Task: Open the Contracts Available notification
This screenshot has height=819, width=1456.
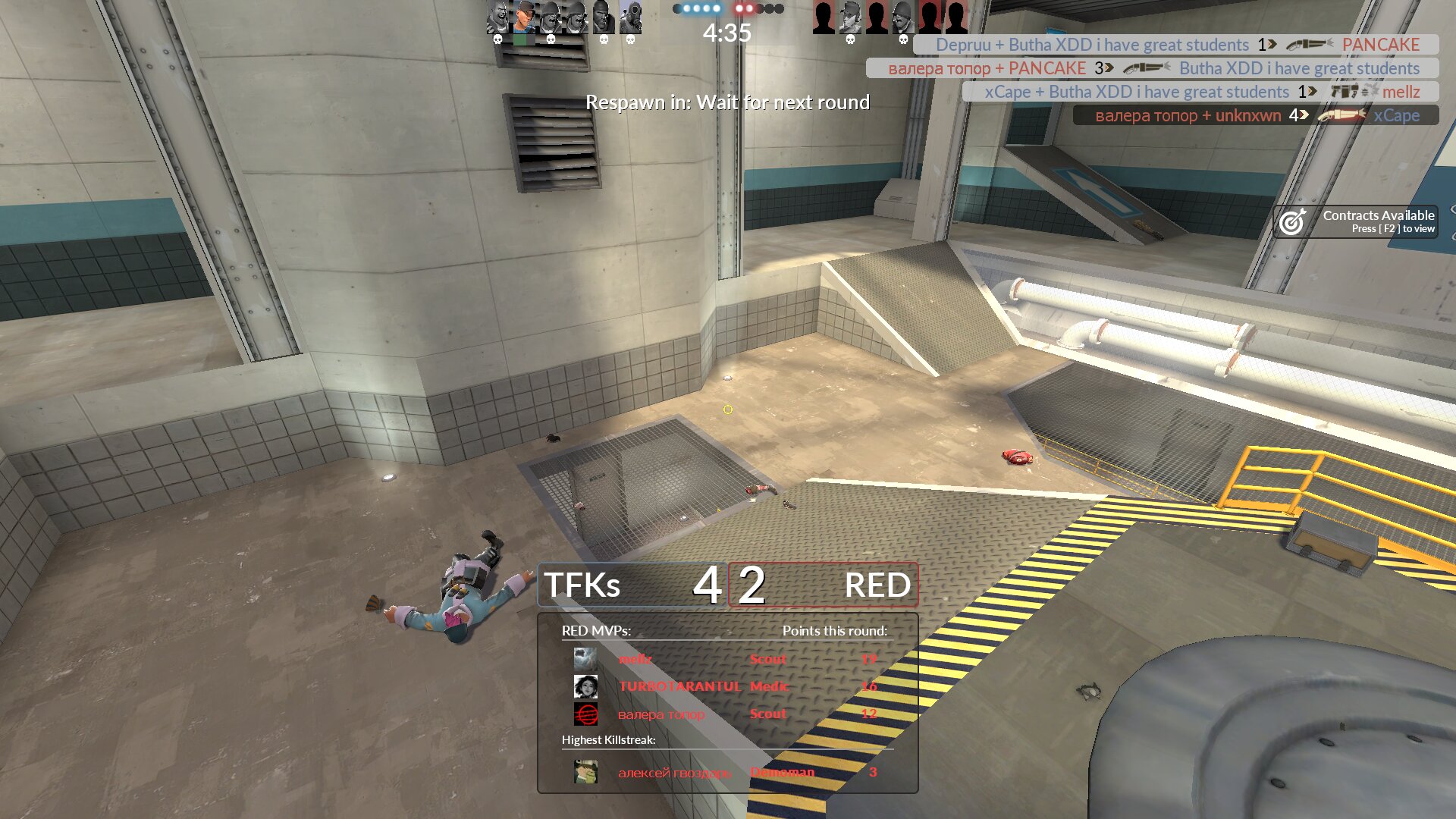Action: pos(1356,221)
